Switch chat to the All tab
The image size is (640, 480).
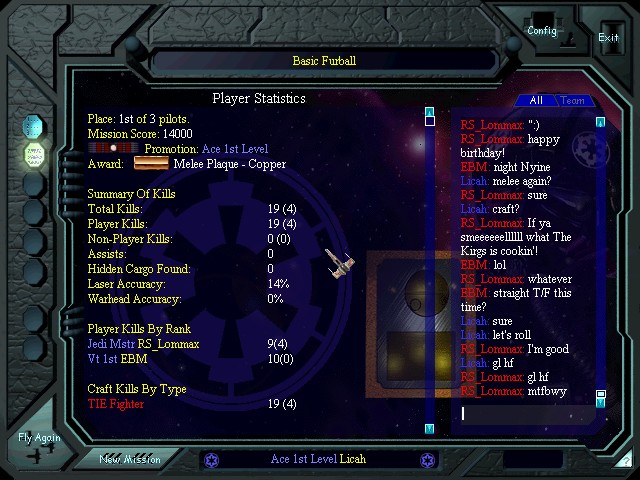pyautogui.click(x=536, y=100)
